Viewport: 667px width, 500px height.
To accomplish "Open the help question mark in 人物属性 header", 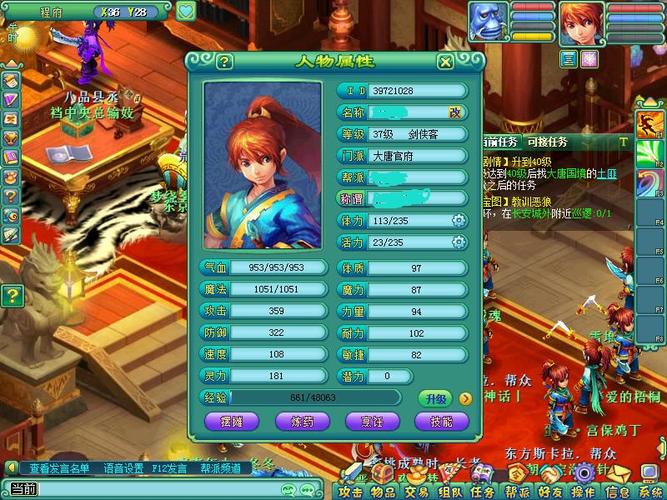I will coord(224,61).
